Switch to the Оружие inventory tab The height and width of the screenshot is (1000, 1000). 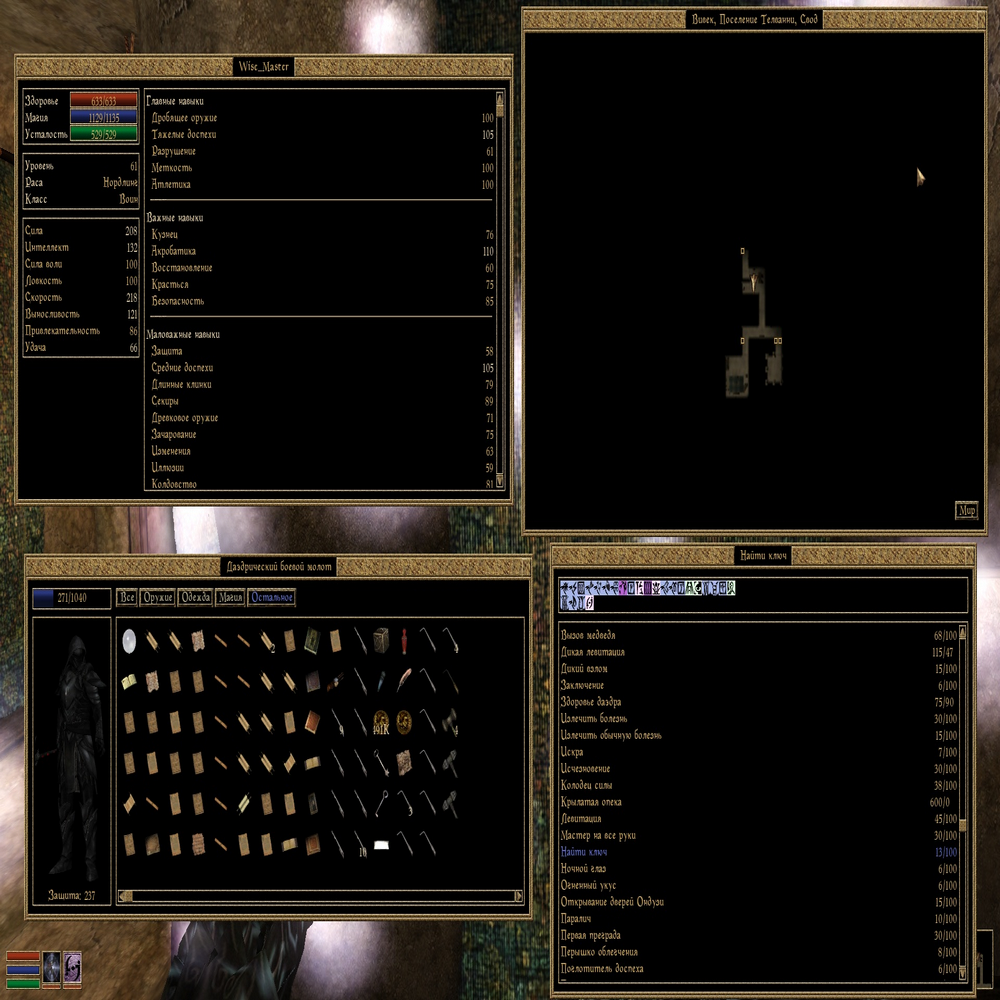pos(158,598)
